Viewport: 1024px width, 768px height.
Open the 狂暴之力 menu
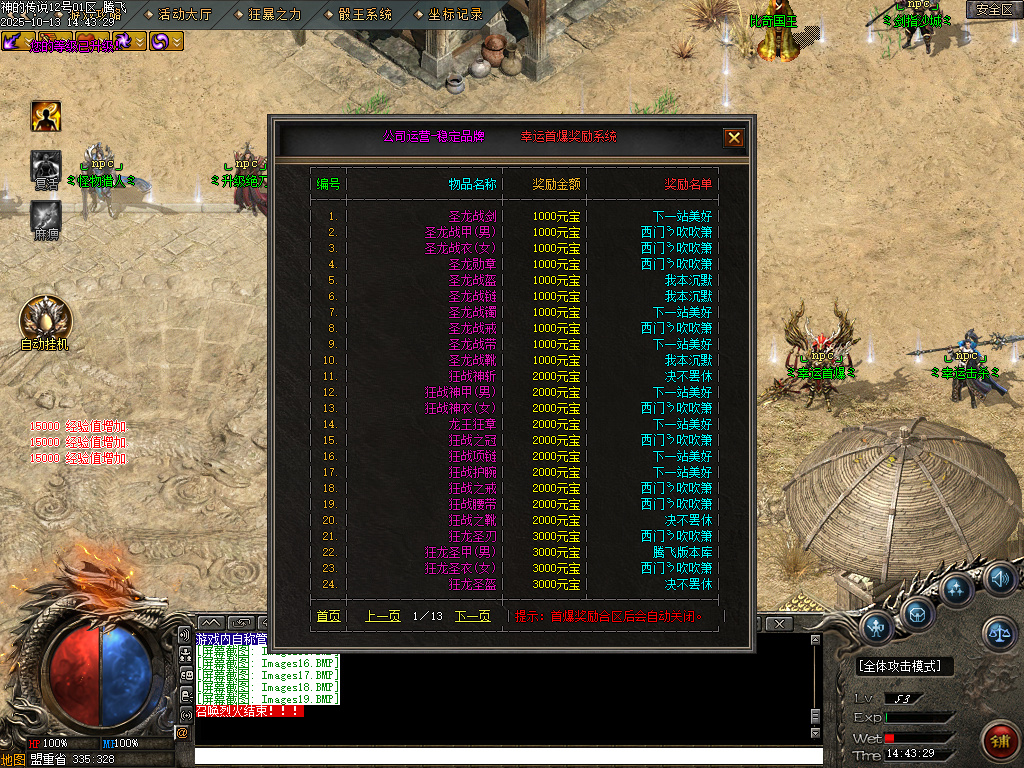coord(273,14)
